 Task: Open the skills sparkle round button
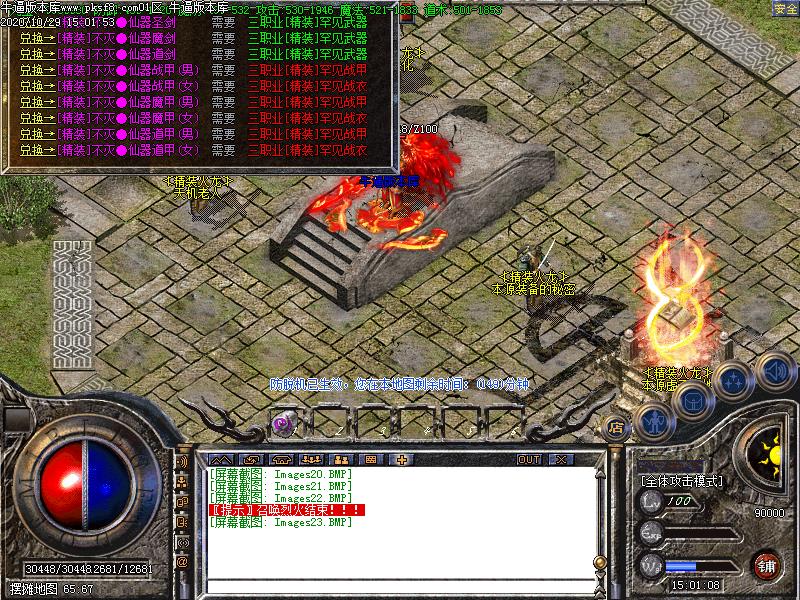735,381
